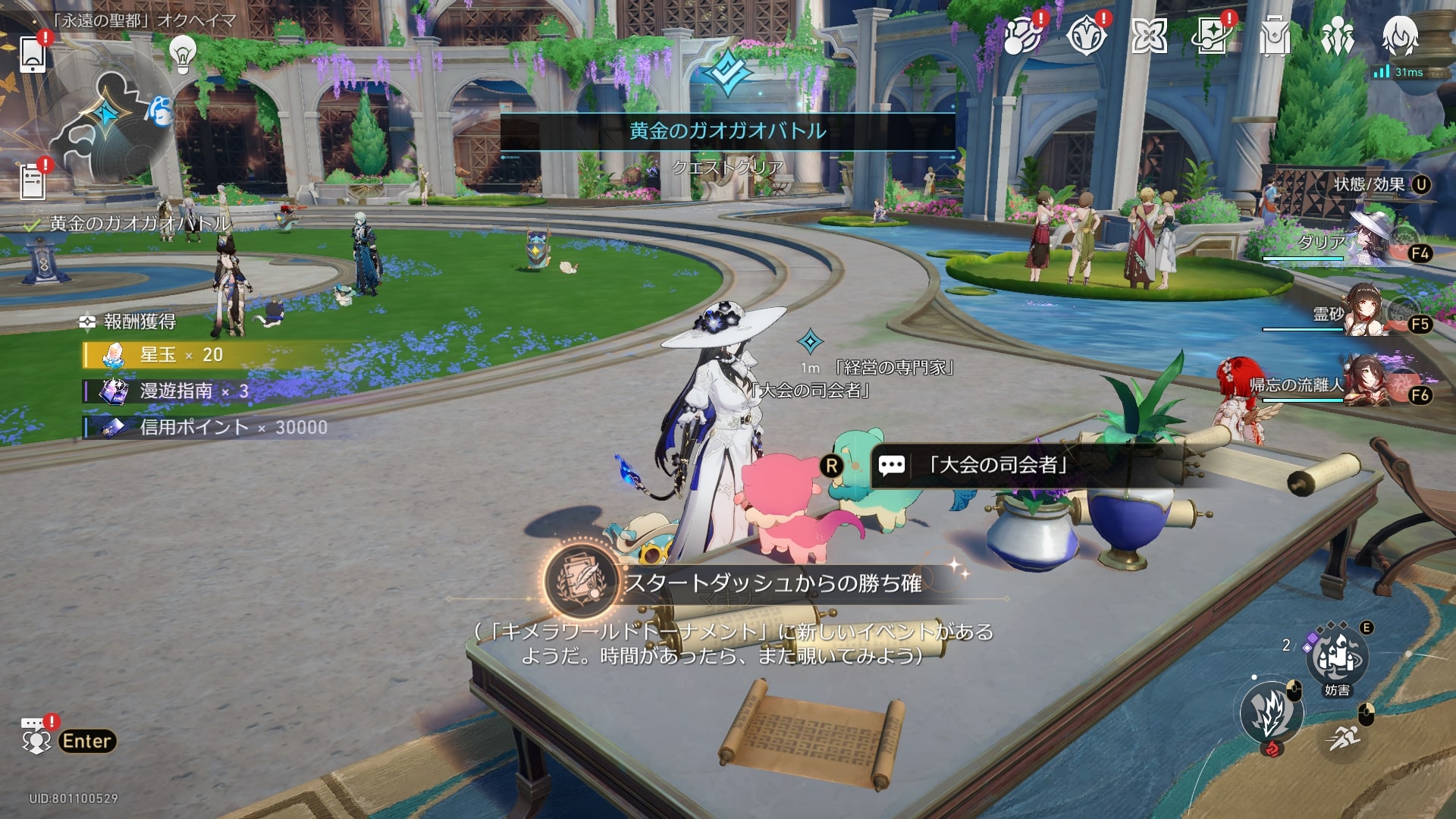Viewport: 1456px width, 819px height.
Task: Open the character portrait menu
Action: 1400,34
